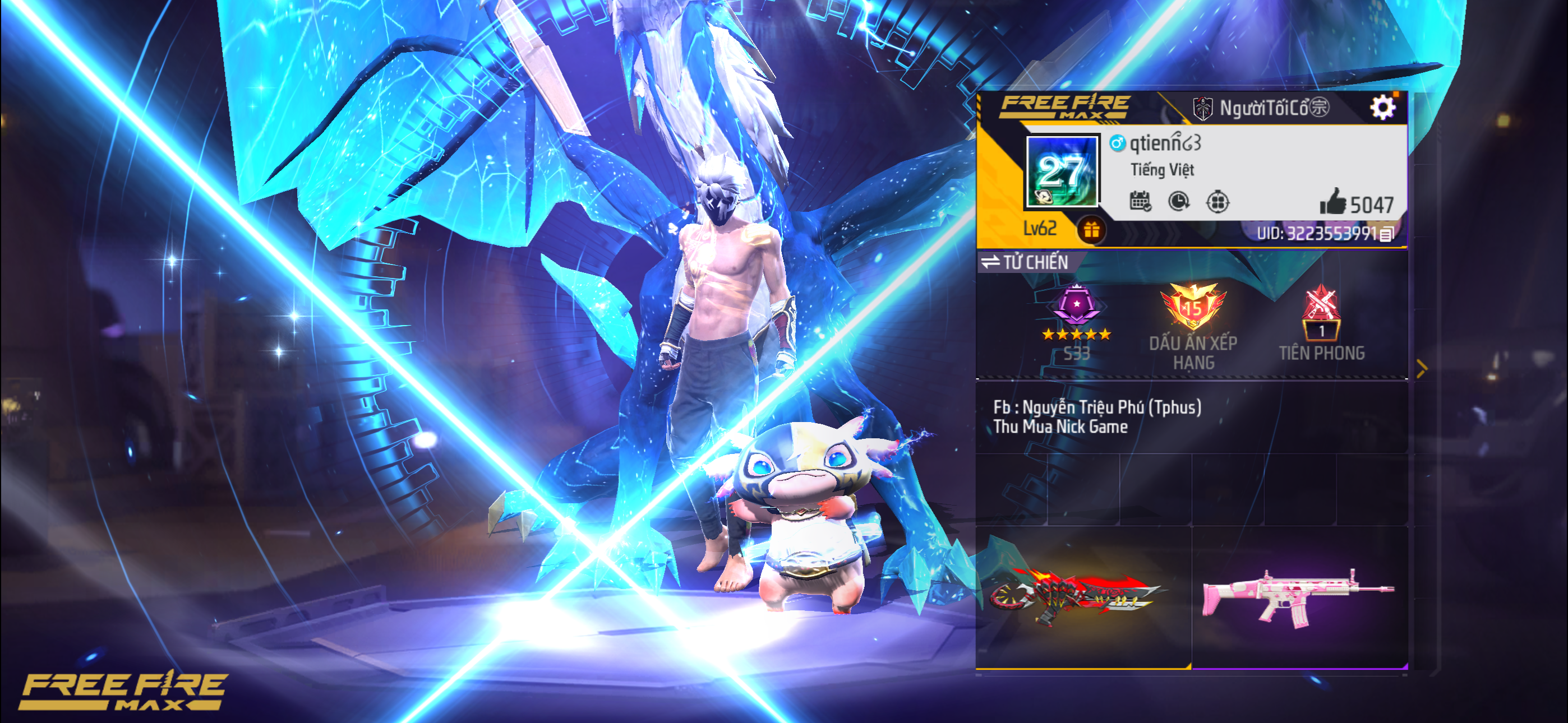Open the orange gift icon next to Lv62
Screen dimensions: 1568x723
[x=1092, y=229]
